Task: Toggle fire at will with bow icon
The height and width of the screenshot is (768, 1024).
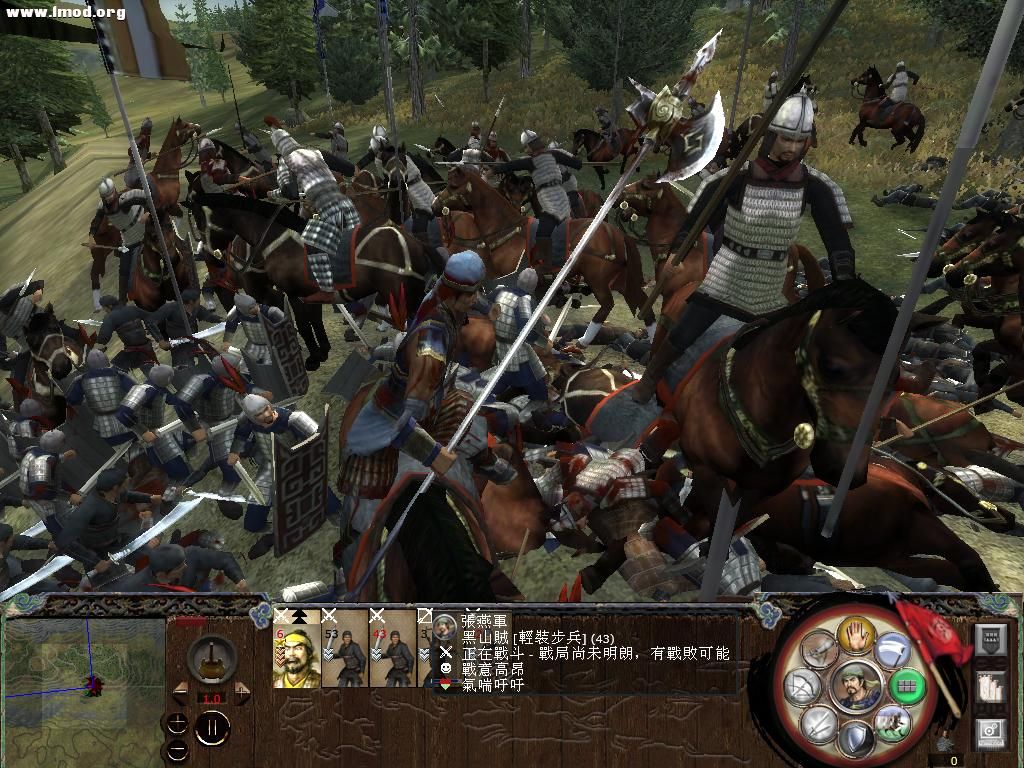Action: point(801,687)
